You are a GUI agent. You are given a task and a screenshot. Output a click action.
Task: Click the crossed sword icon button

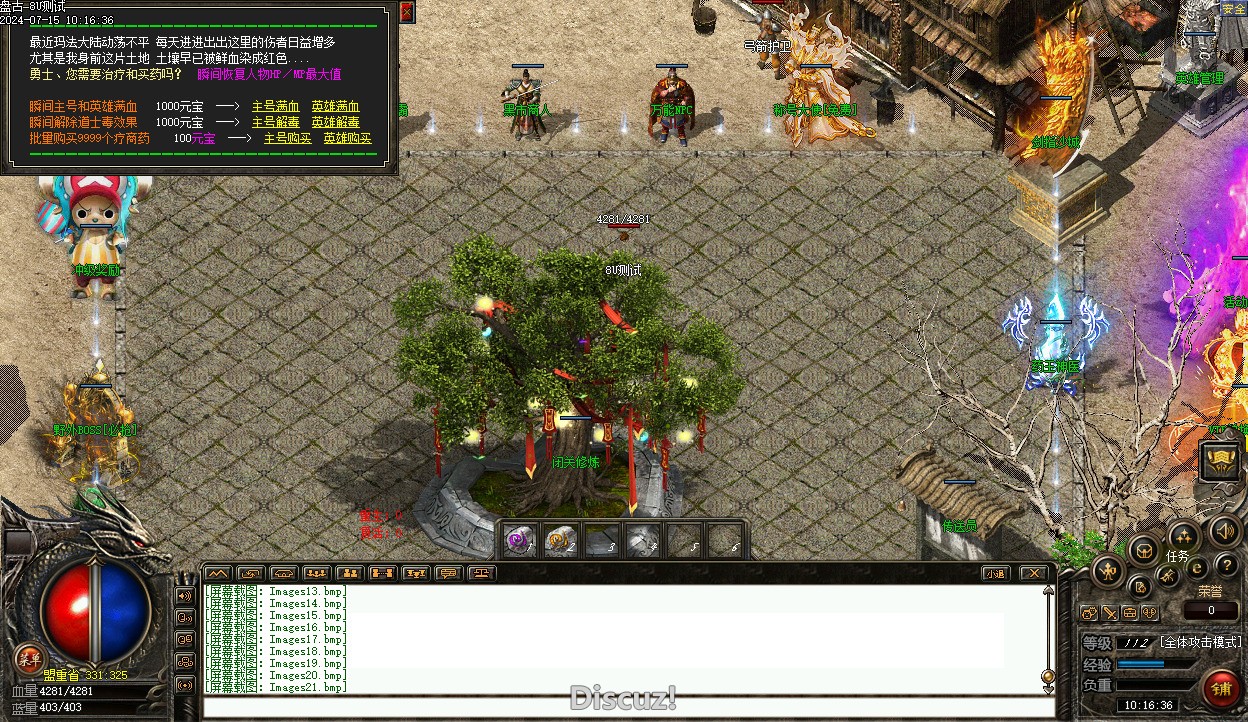point(1167,577)
